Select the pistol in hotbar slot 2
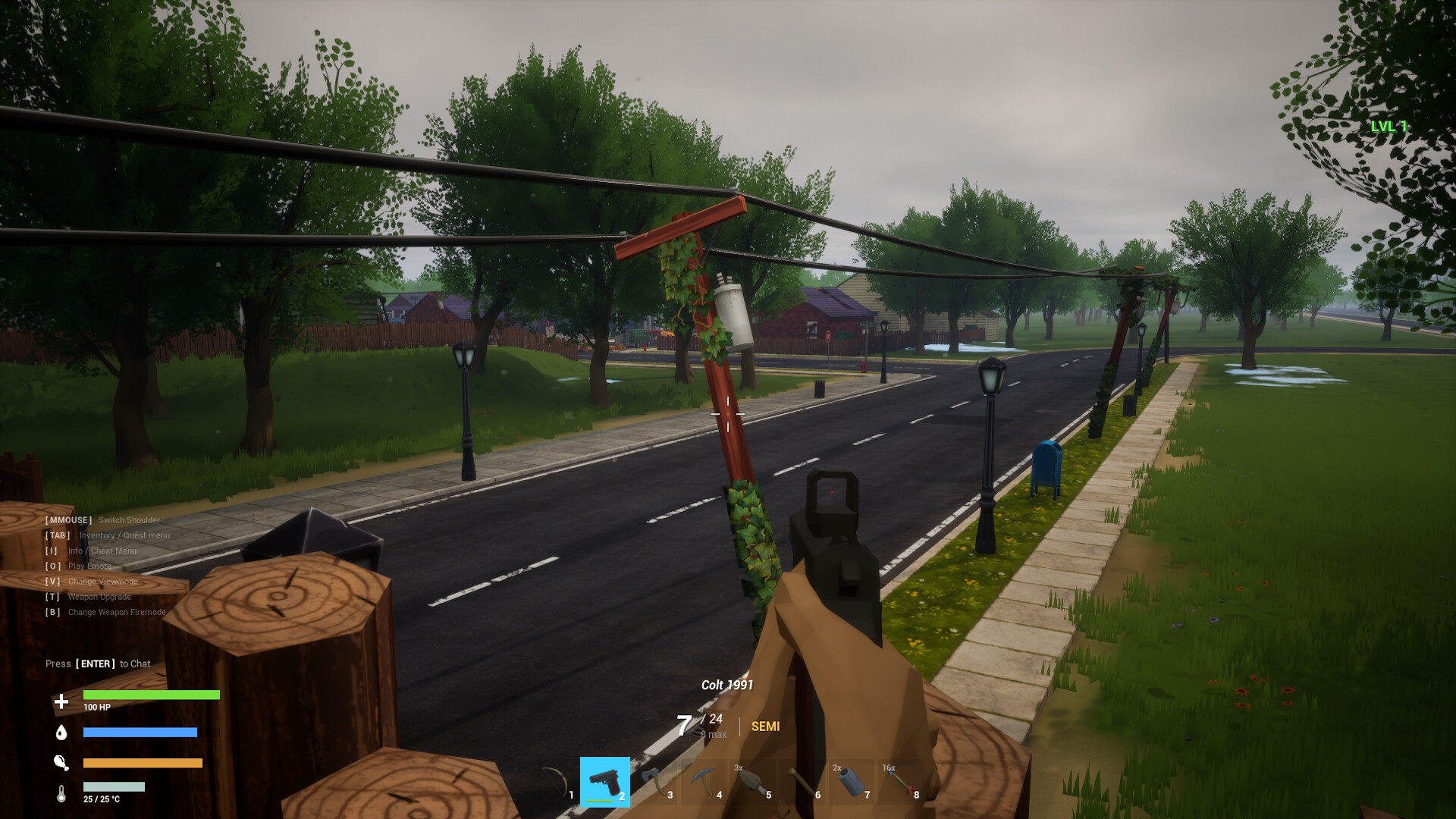The height and width of the screenshot is (819, 1456). [604, 781]
